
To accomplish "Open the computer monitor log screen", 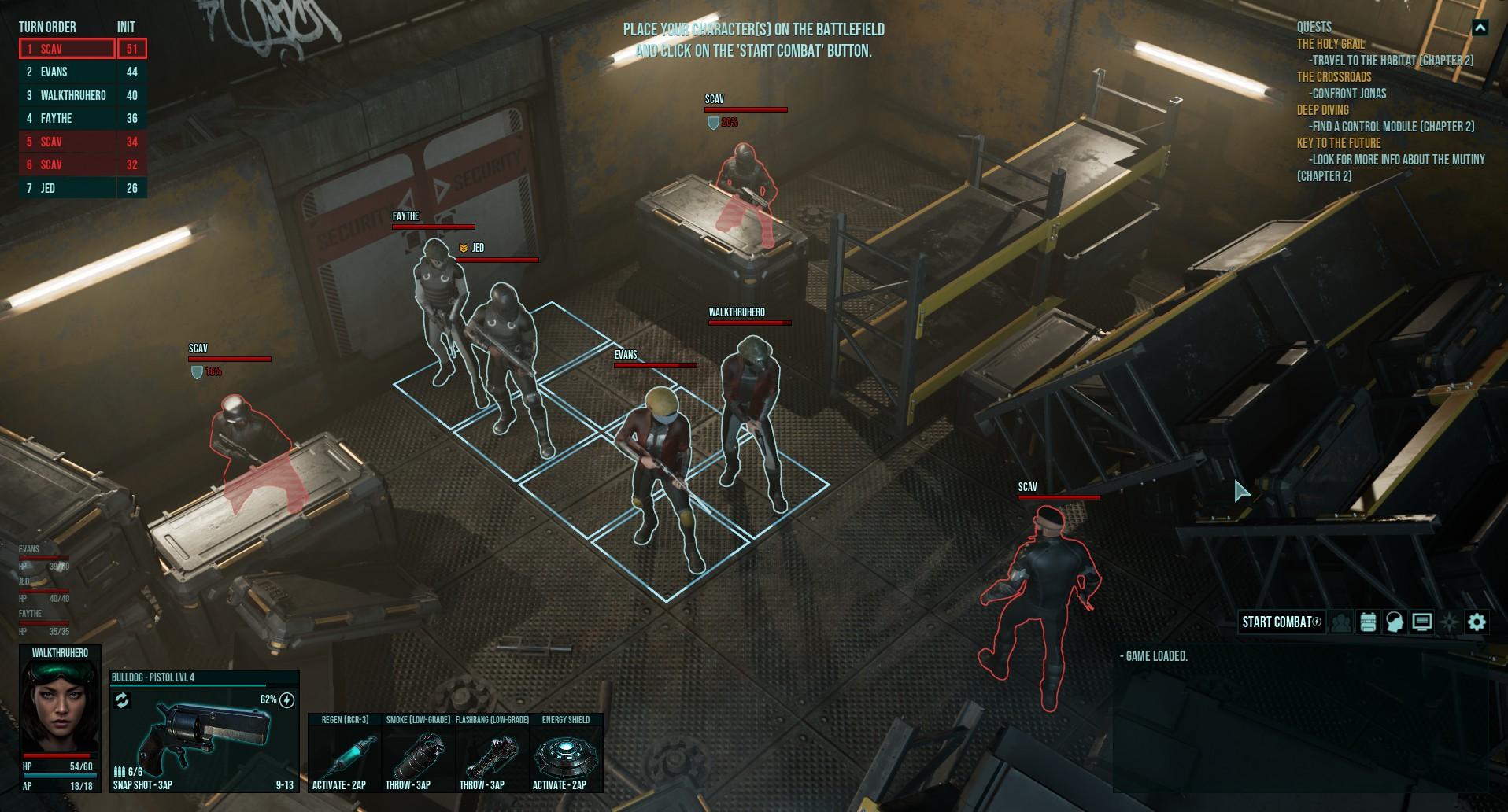I will [x=1422, y=622].
